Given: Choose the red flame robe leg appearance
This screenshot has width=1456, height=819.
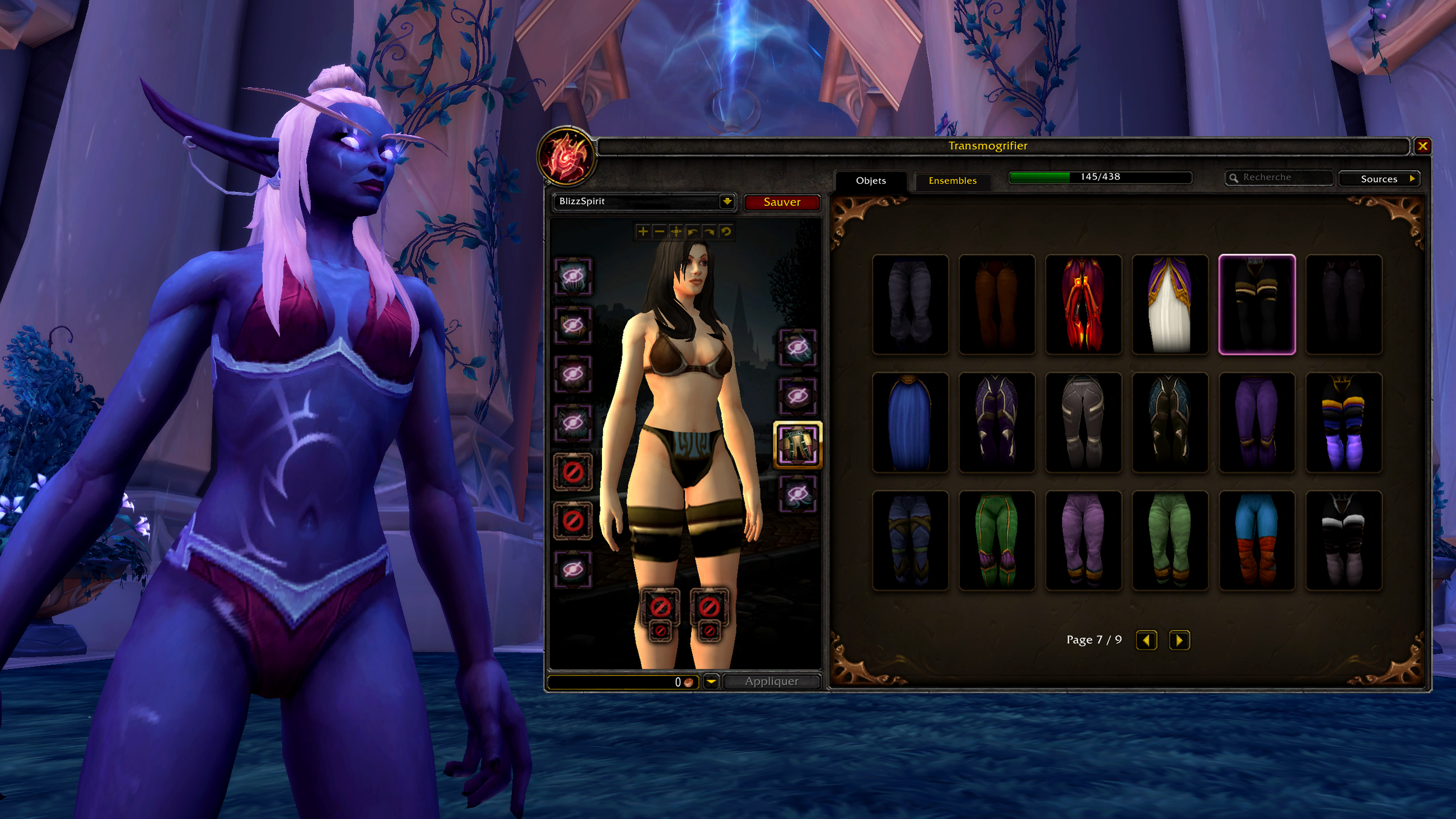Looking at the screenshot, I should coord(1083,305).
